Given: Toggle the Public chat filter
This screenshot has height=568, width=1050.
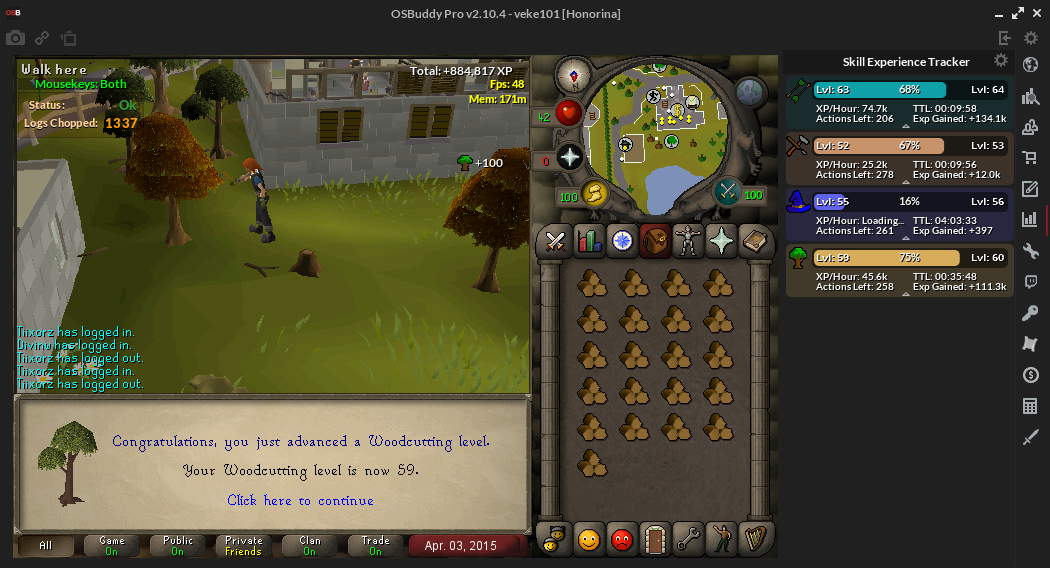Looking at the screenshot, I should [x=177, y=546].
